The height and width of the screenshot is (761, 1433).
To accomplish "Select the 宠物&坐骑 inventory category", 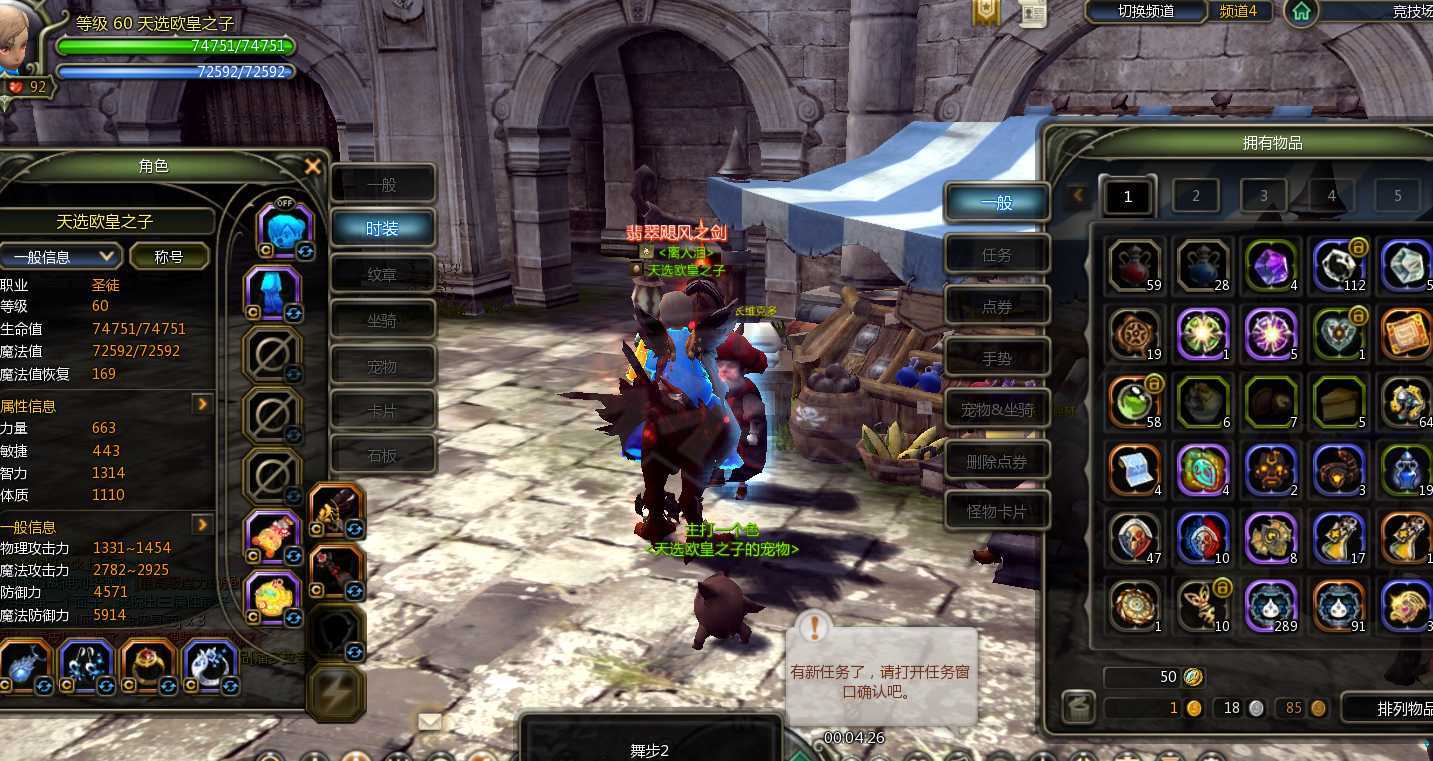I will click(997, 410).
